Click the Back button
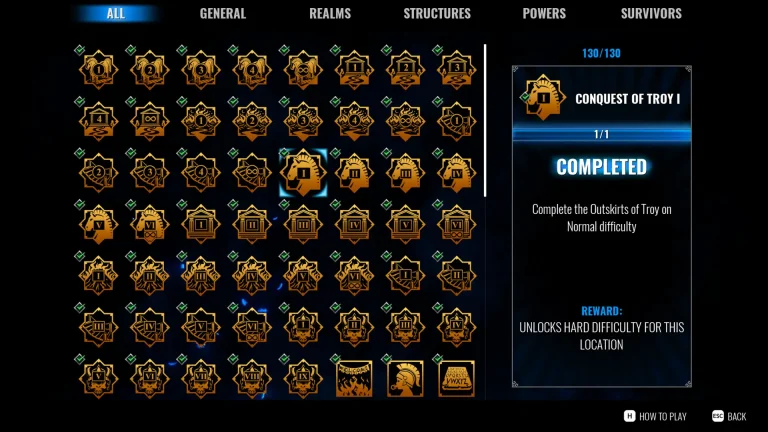This screenshot has width=768, height=432. (x=729, y=416)
